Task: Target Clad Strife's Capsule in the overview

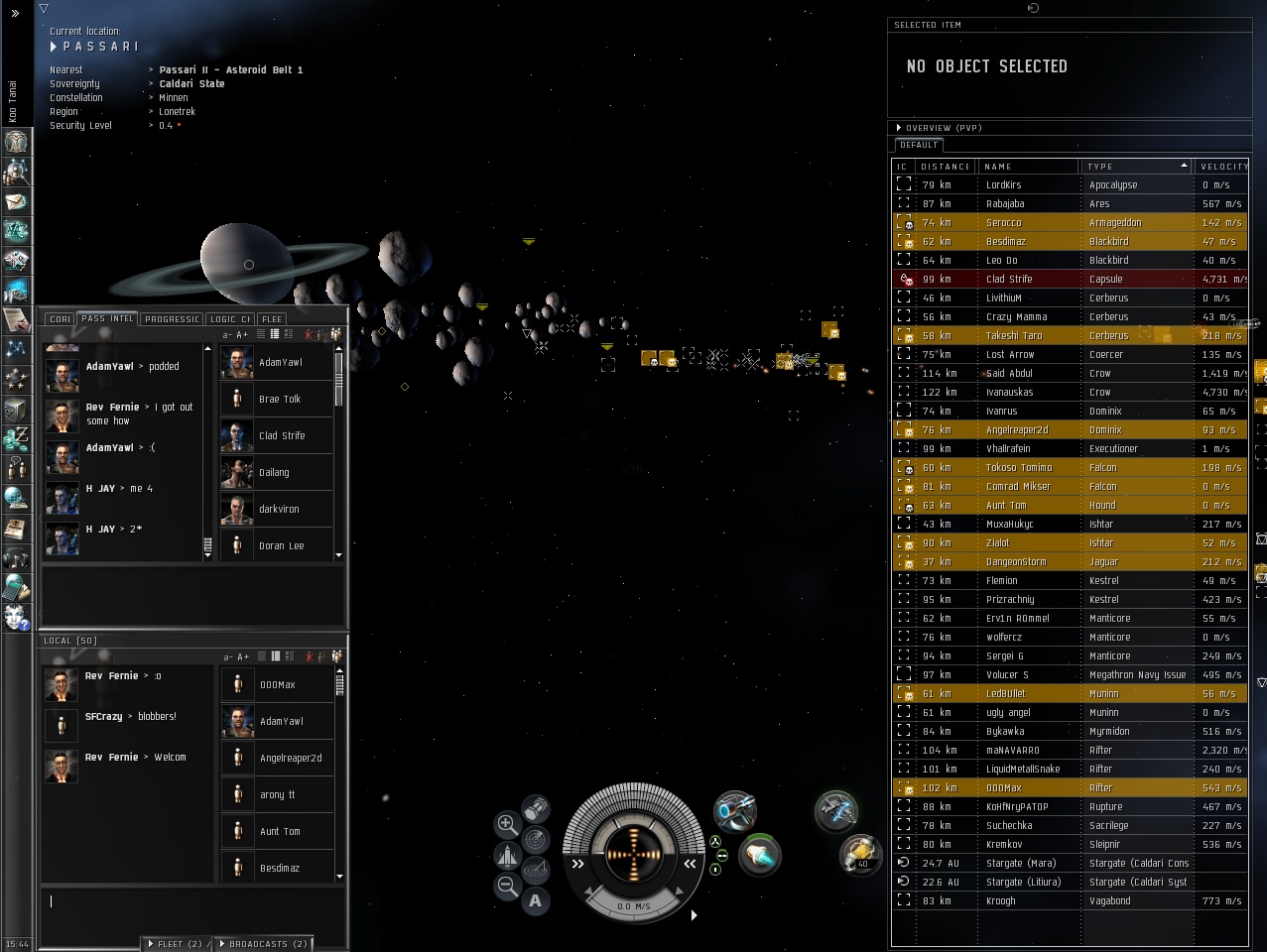Action: (x=1008, y=280)
